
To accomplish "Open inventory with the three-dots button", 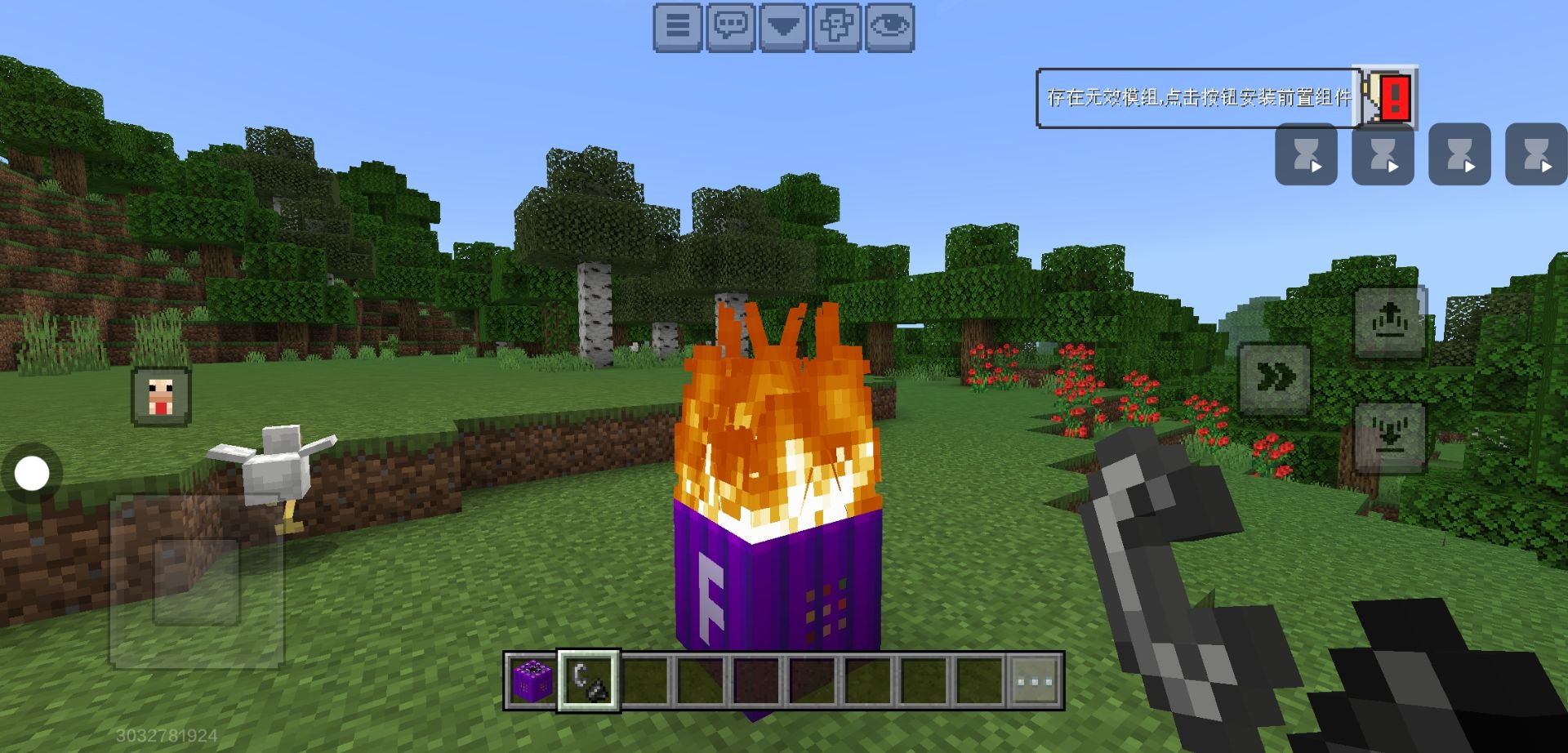I will click(1035, 681).
